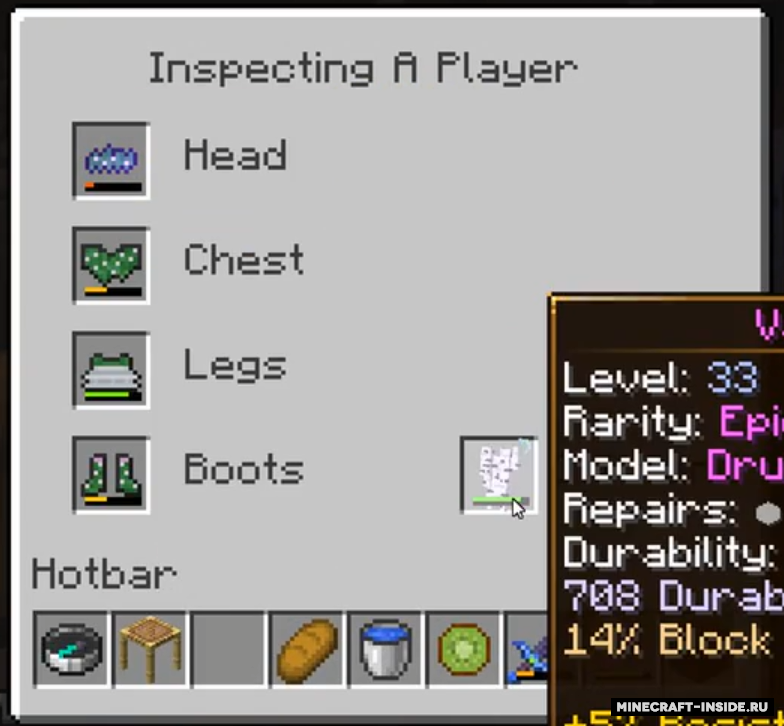Click the bread in the hotbar
Screen dimensions: 784x726
pyautogui.click(x=307, y=650)
